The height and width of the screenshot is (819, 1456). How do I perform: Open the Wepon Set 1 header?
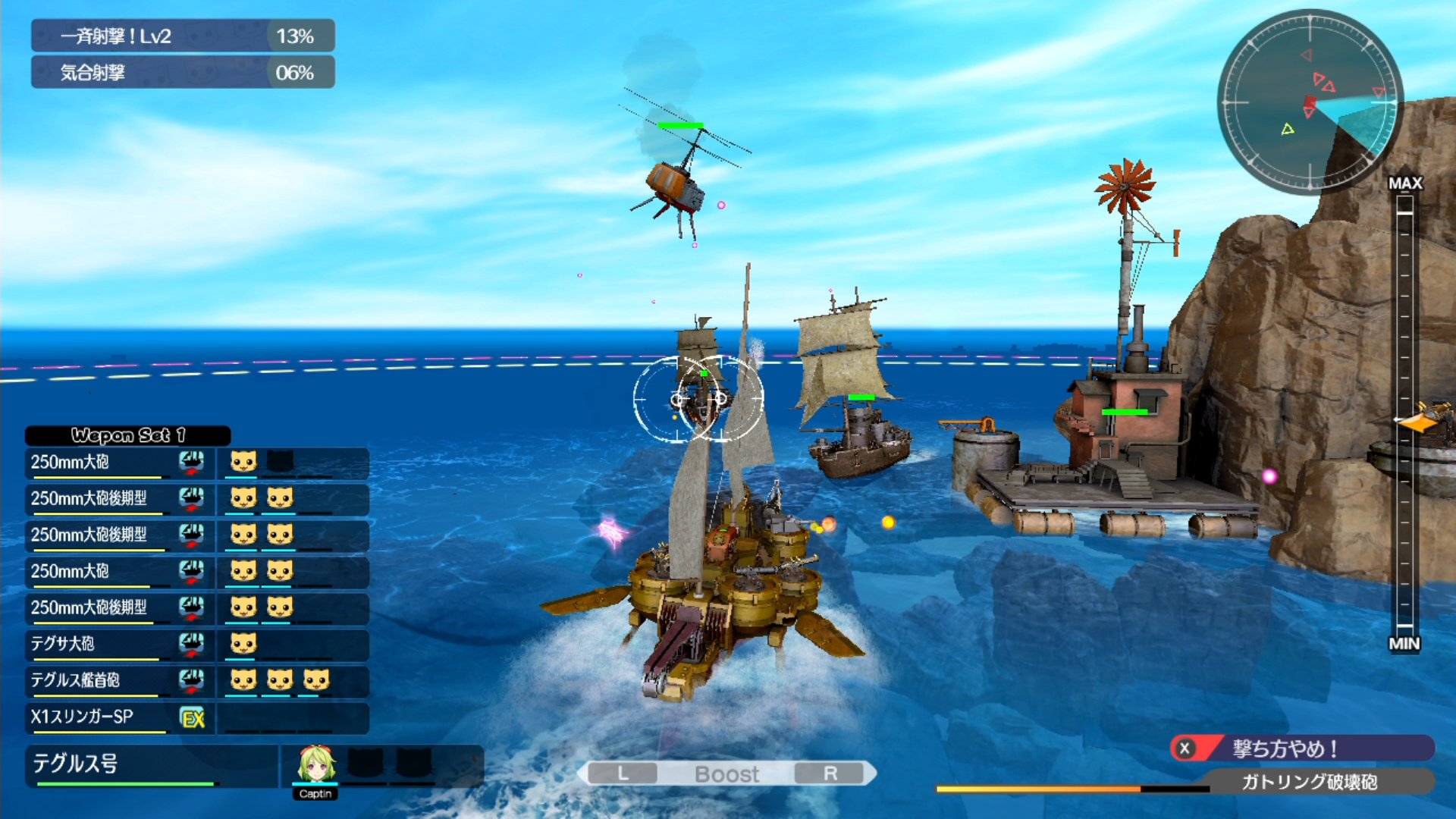[x=127, y=435]
